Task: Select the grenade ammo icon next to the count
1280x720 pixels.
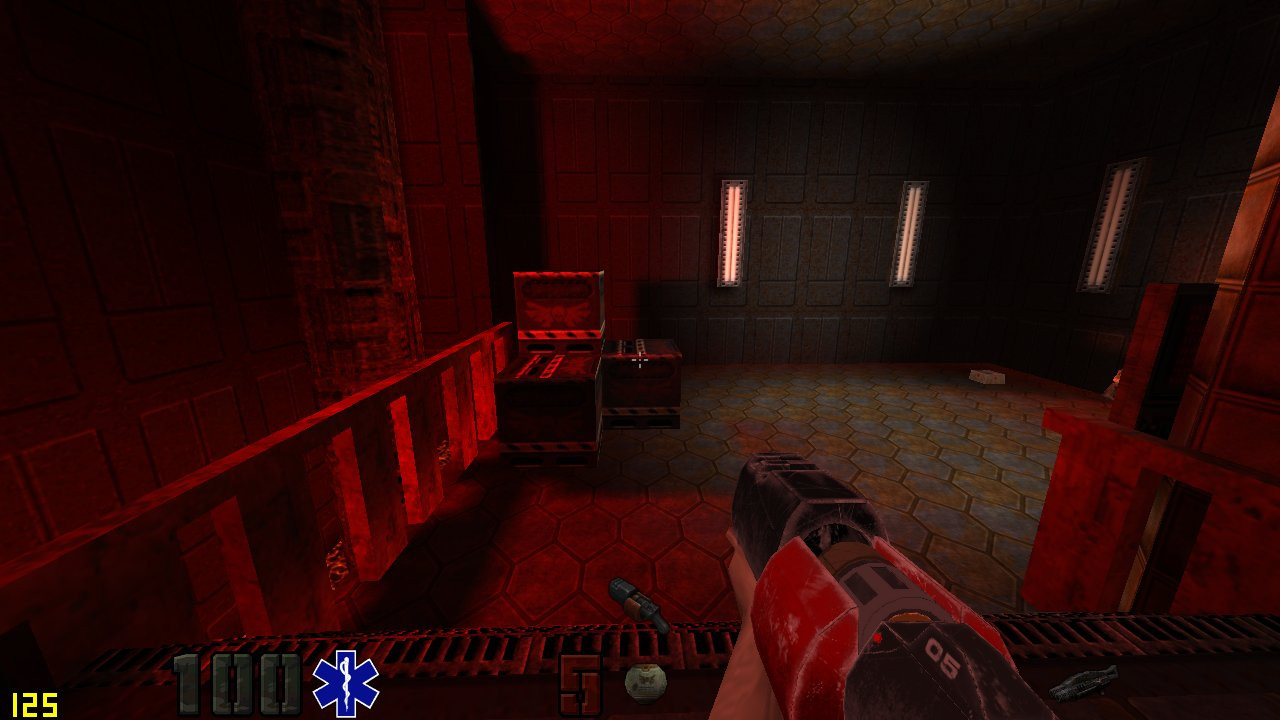Action: [645, 685]
